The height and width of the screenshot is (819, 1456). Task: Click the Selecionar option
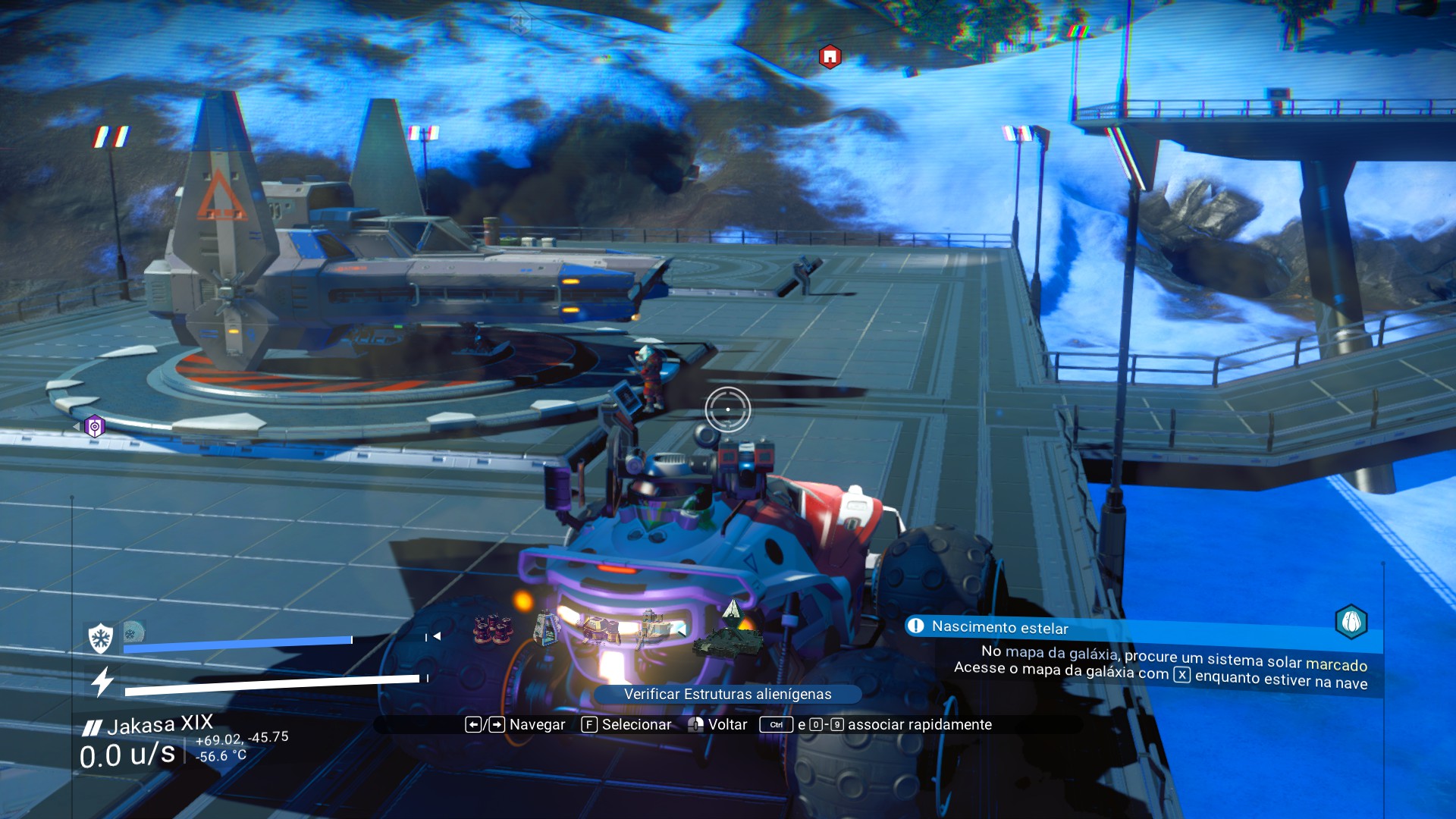tap(626, 725)
